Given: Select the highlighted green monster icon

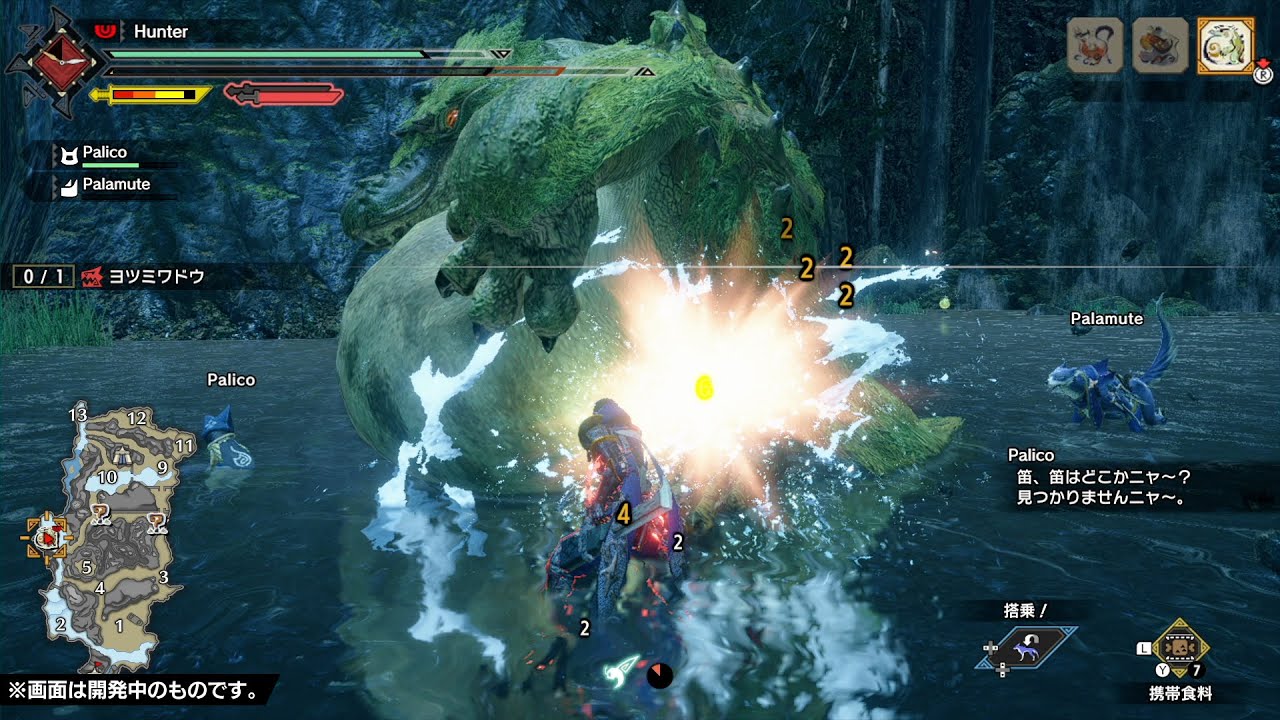Looking at the screenshot, I should 1224,45.
